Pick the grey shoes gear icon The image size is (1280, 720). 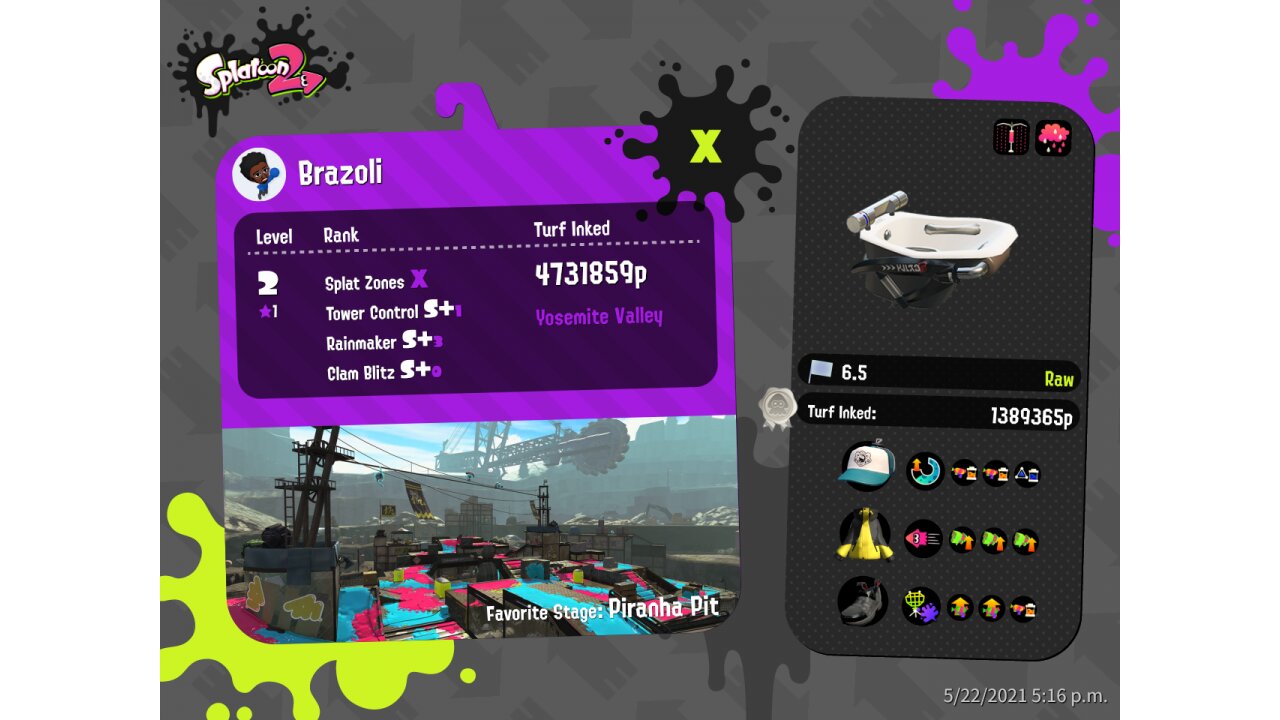(863, 603)
